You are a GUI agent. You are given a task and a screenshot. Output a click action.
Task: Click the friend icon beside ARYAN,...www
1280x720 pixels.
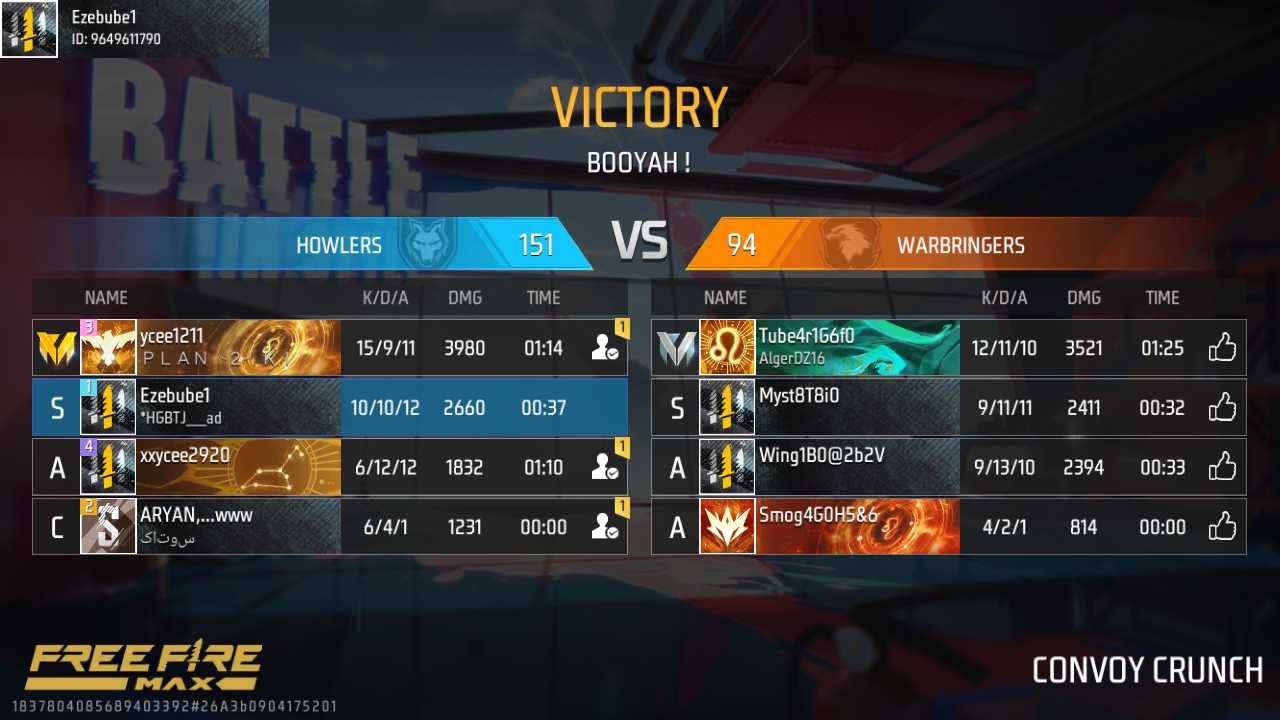click(604, 527)
